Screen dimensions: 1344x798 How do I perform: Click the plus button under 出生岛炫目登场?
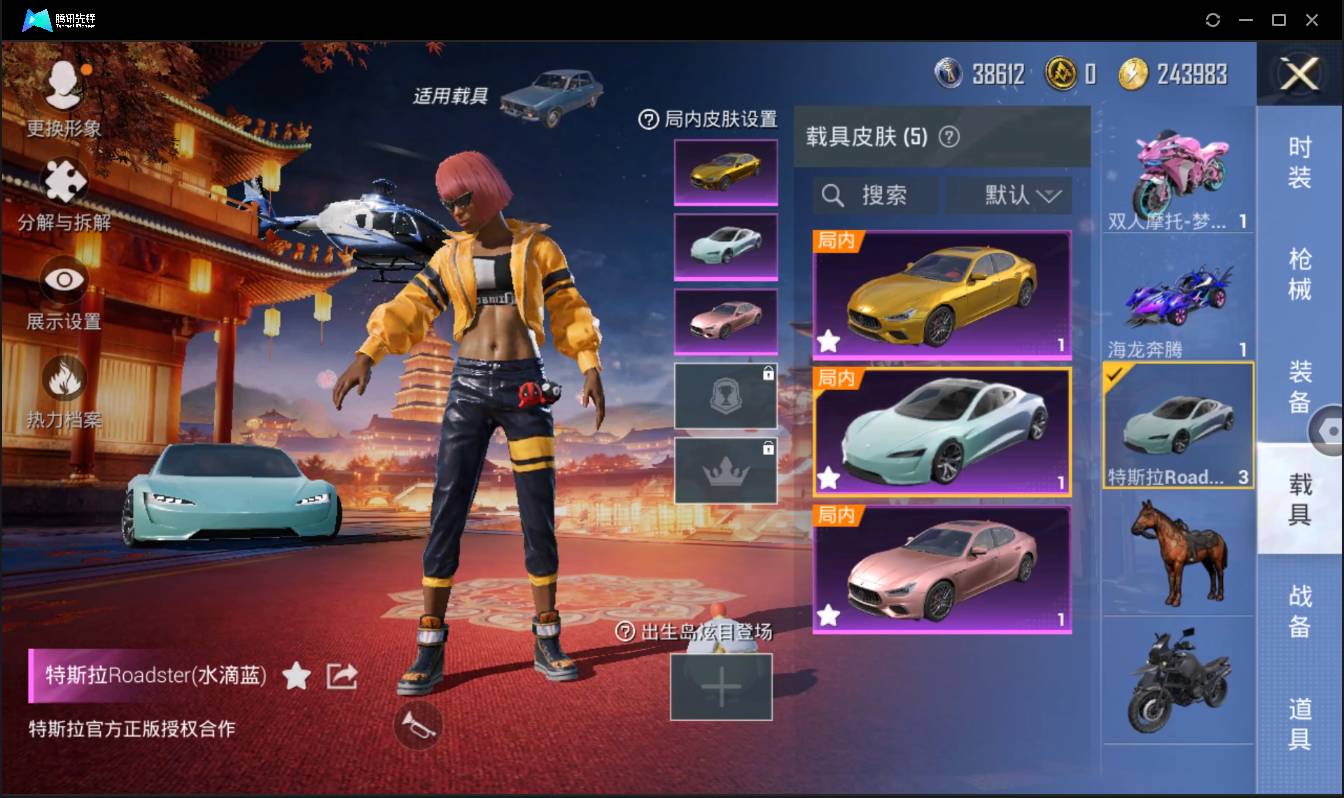click(x=722, y=686)
